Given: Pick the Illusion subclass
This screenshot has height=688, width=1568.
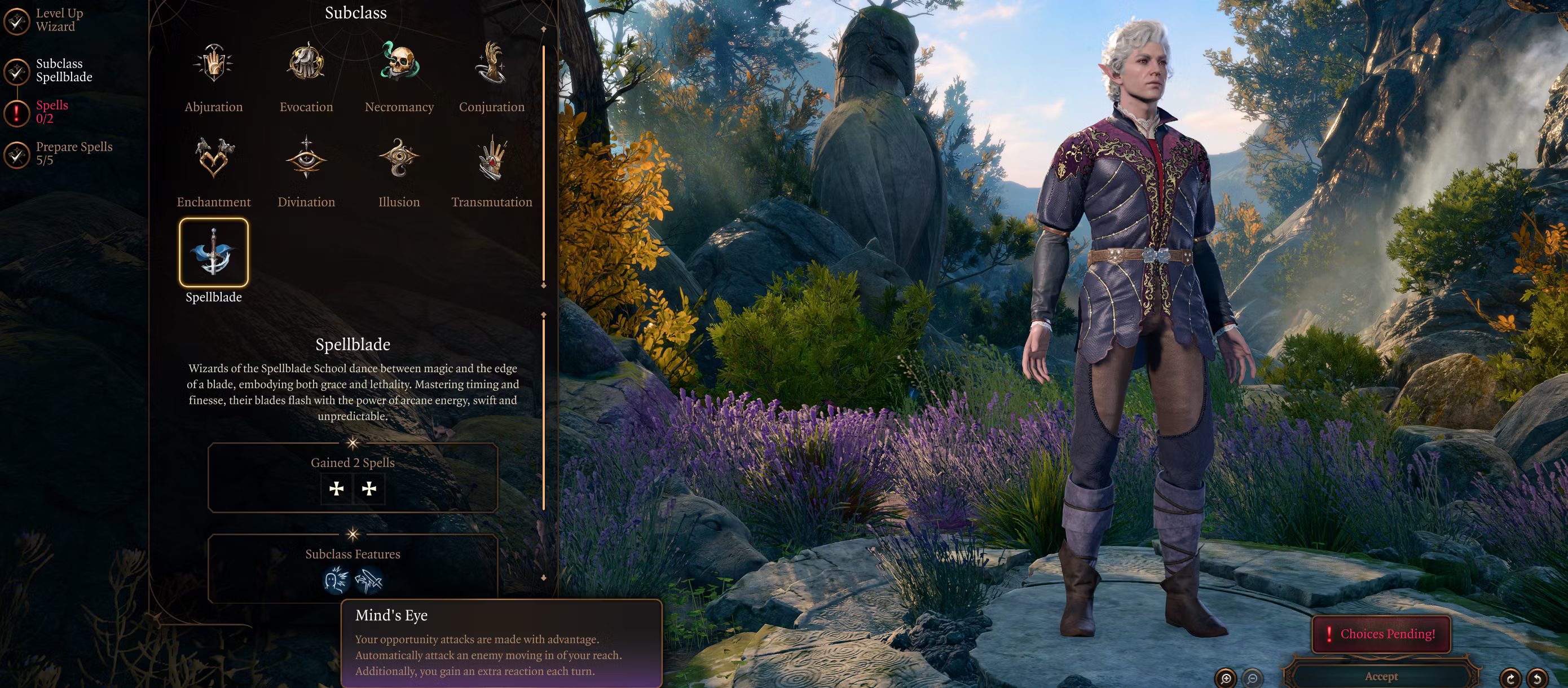Looking at the screenshot, I should (399, 158).
